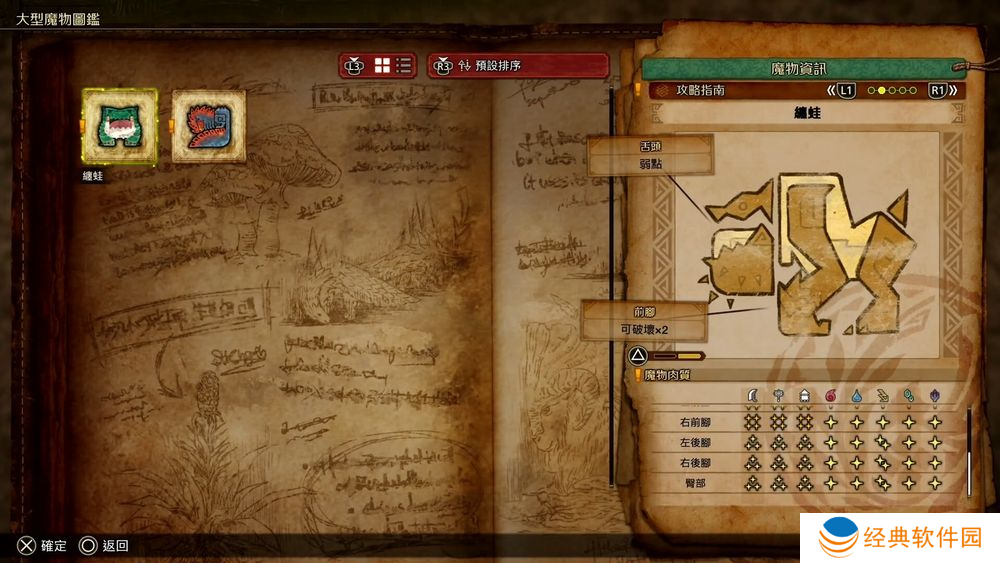Select the 纏蛙 green frog monster tile
The image size is (1000, 563).
pyautogui.click(x=119, y=127)
